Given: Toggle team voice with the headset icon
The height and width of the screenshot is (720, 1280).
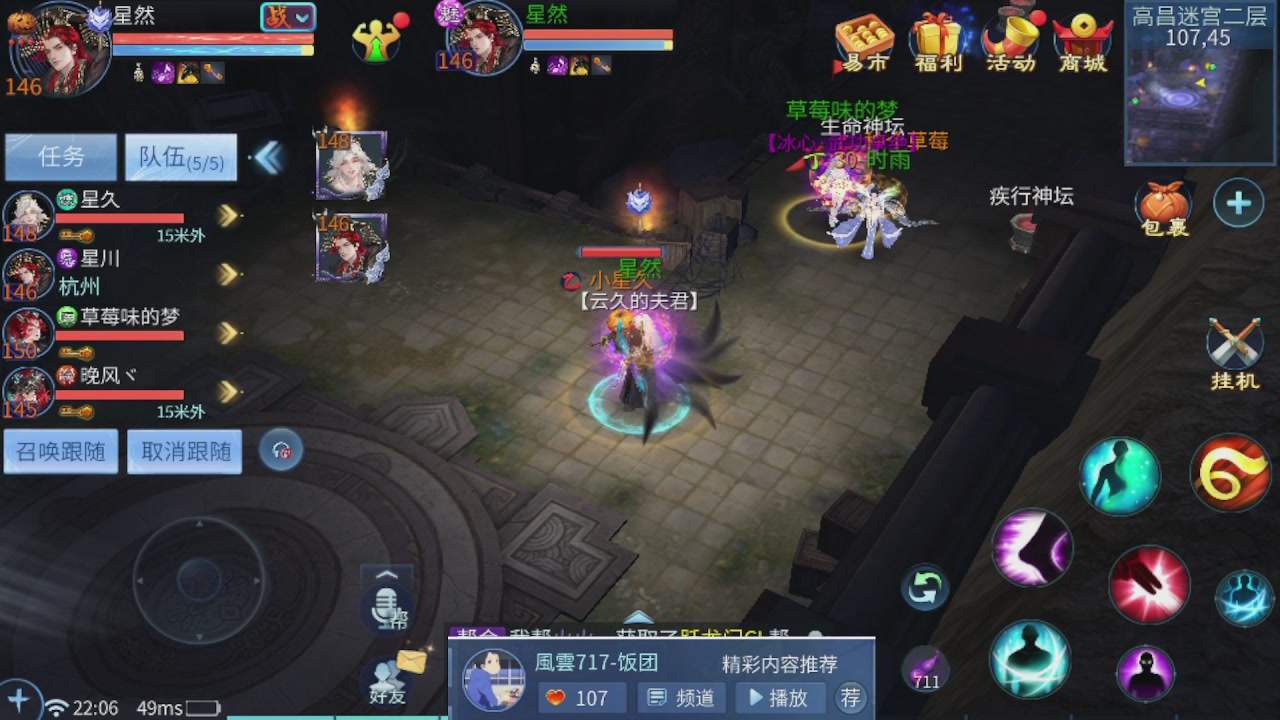Looking at the screenshot, I should pos(280,450).
